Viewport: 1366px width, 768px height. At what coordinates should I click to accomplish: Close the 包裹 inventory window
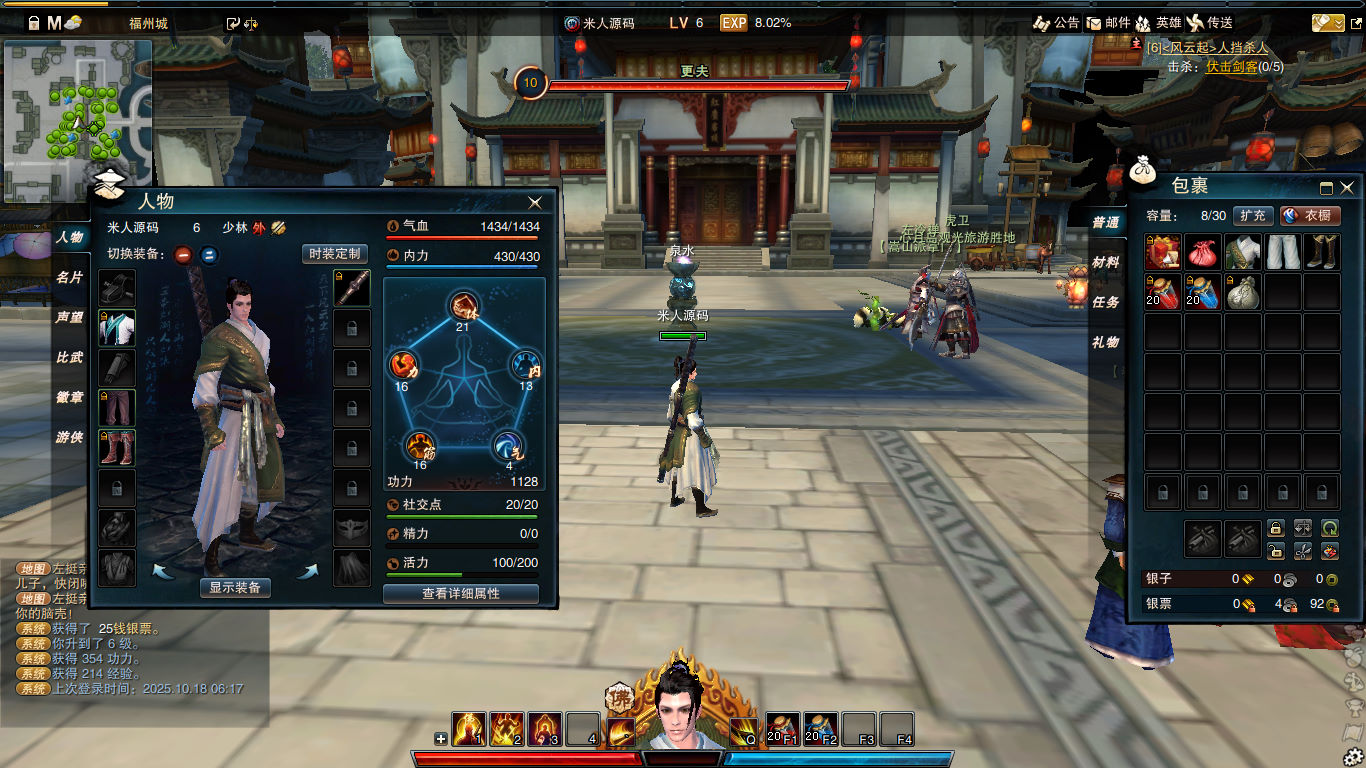[1347, 187]
